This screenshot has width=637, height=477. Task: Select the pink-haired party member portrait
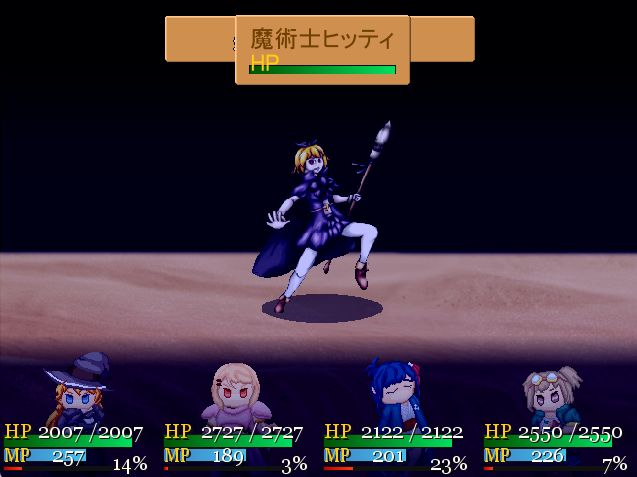point(235,393)
